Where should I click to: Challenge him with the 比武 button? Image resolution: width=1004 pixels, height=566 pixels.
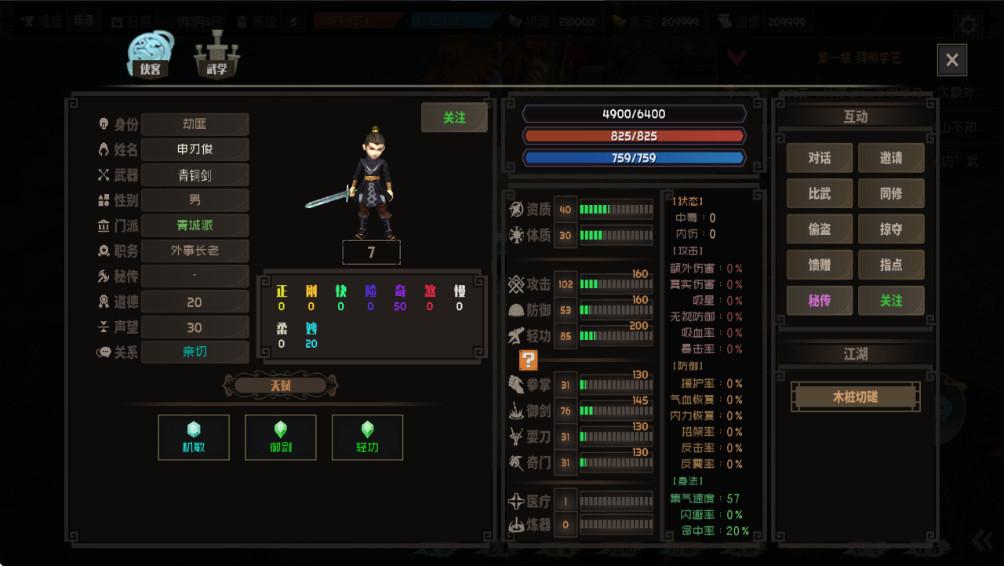[x=819, y=193]
